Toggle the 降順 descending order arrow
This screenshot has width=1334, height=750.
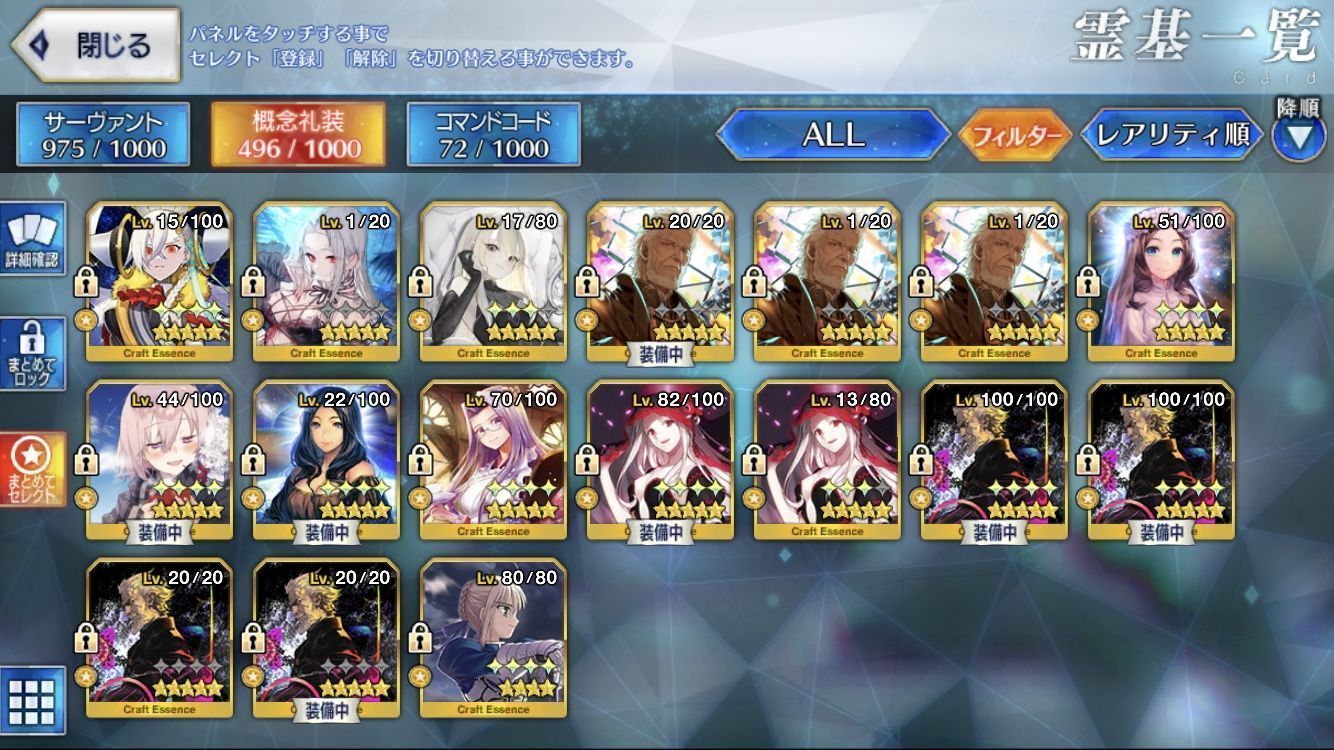(1298, 135)
